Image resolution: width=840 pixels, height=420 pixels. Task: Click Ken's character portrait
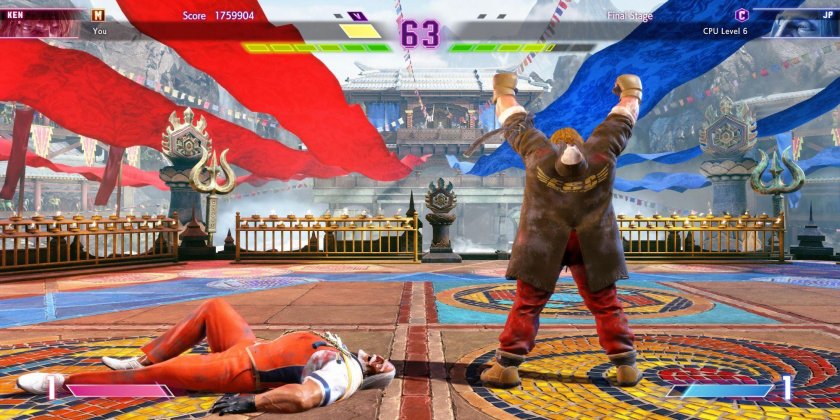click(38, 24)
